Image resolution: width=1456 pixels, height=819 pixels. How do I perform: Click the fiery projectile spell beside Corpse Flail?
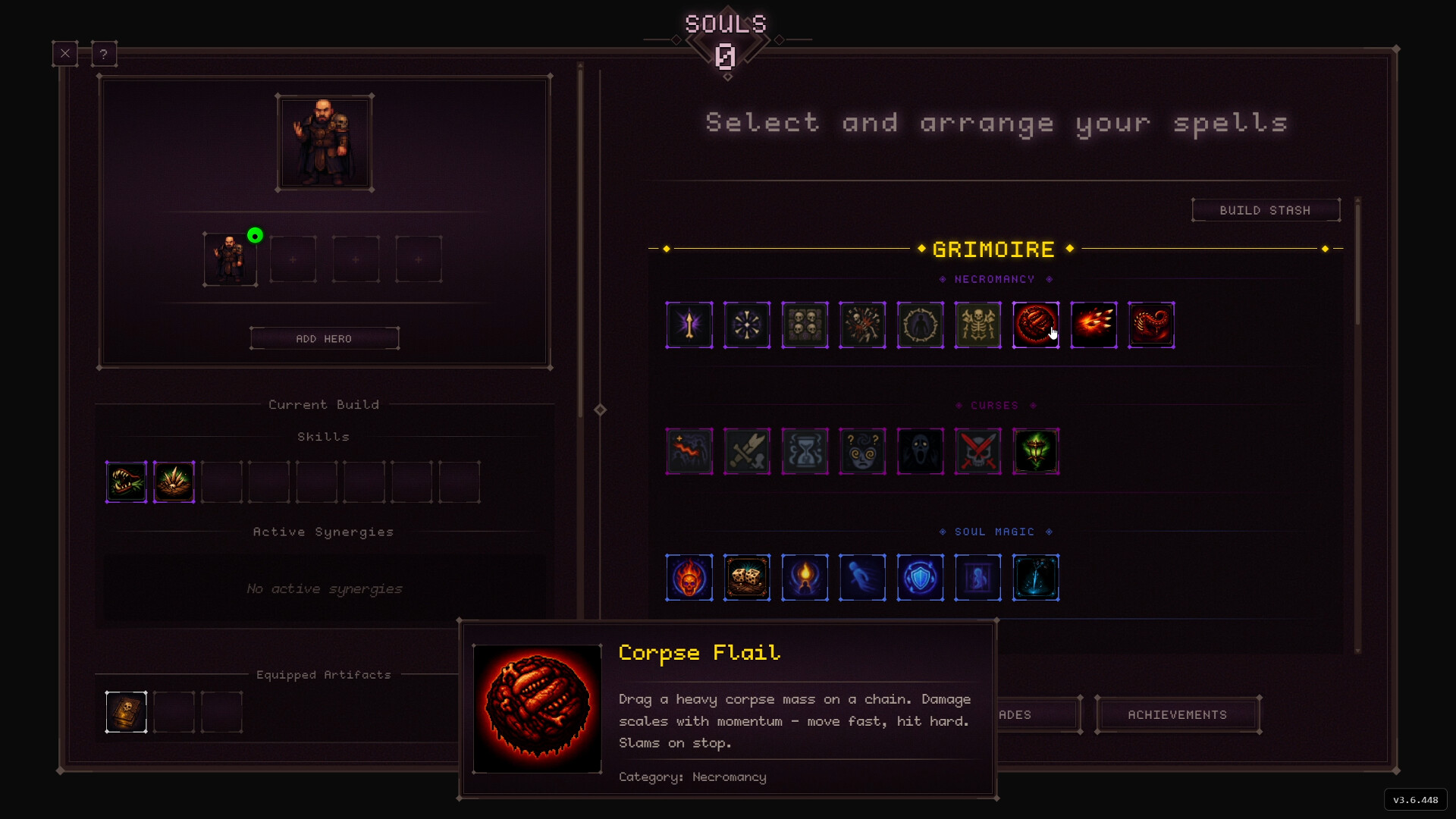pos(1094,325)
